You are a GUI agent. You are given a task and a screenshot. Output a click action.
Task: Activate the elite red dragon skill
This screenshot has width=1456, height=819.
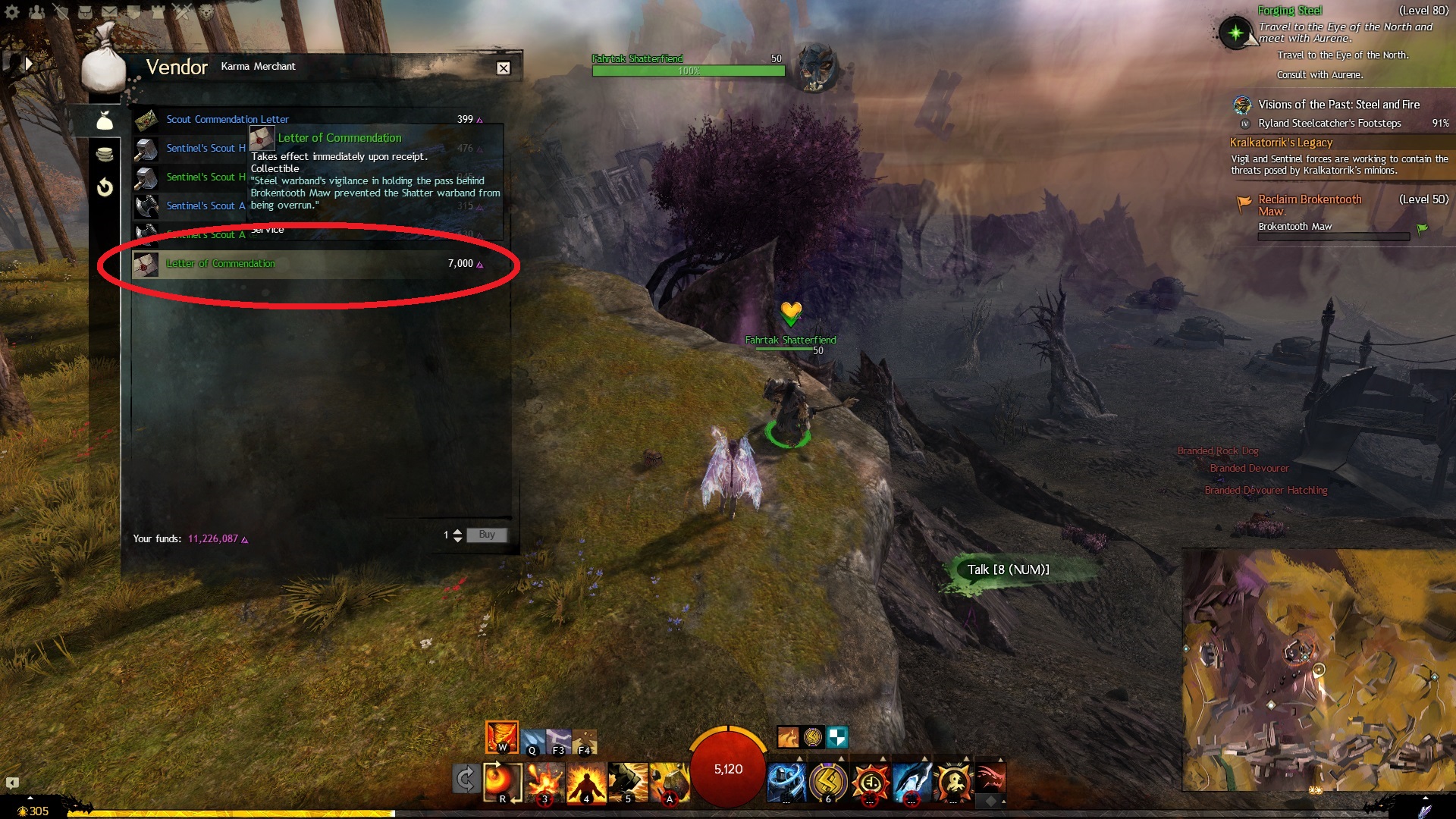tap(990, 779)
